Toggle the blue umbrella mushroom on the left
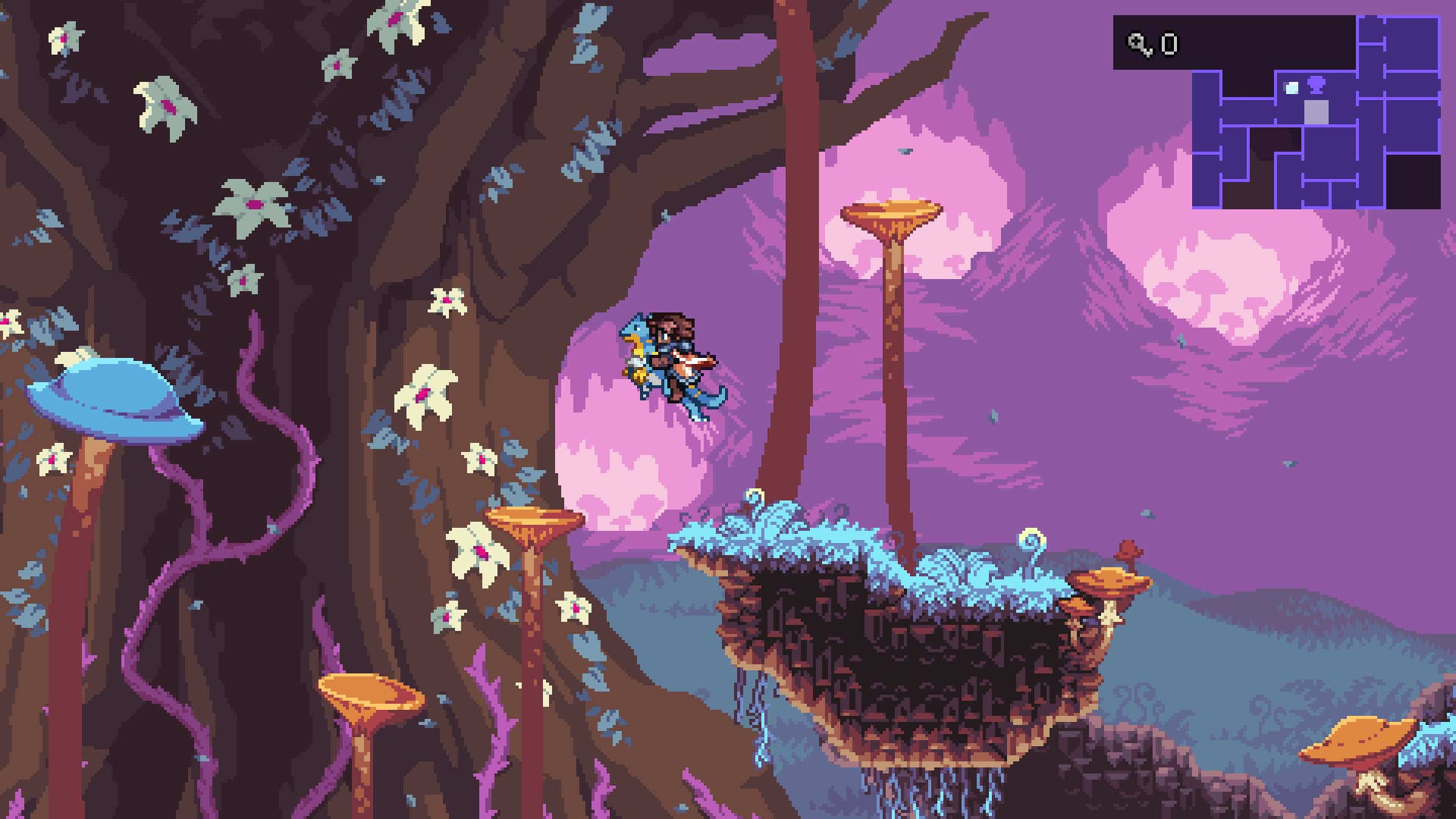Screen dimensions: 1456x819 (x=114, y=398)
